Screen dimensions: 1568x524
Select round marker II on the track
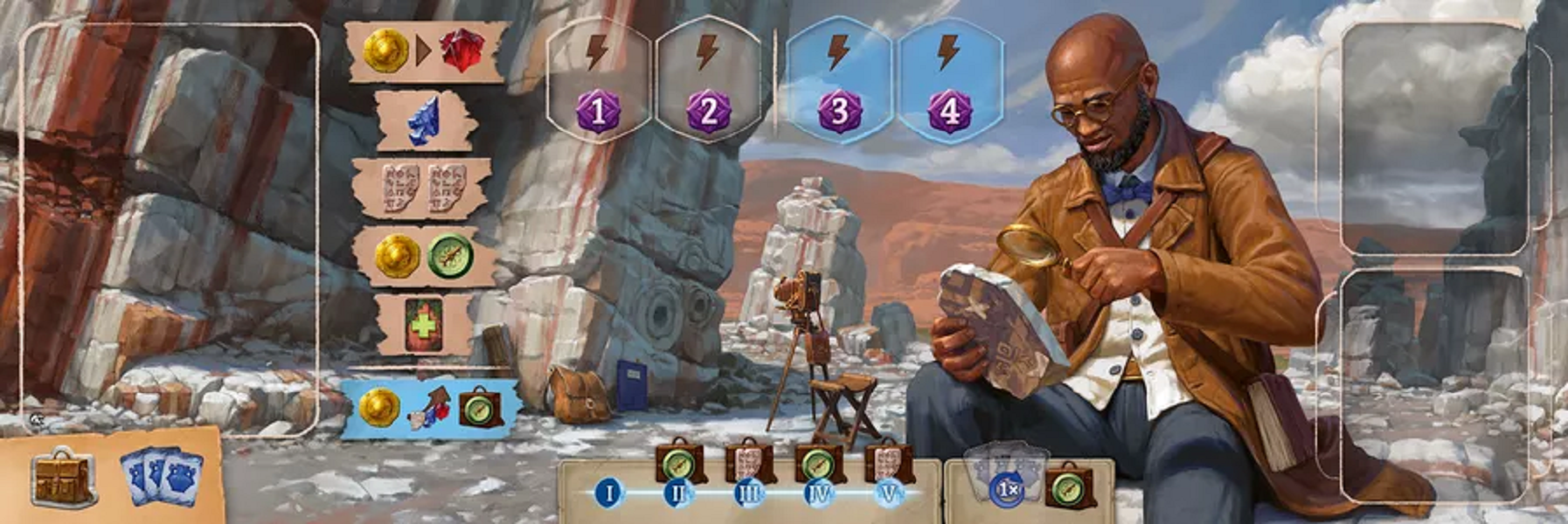click(678, 493)
